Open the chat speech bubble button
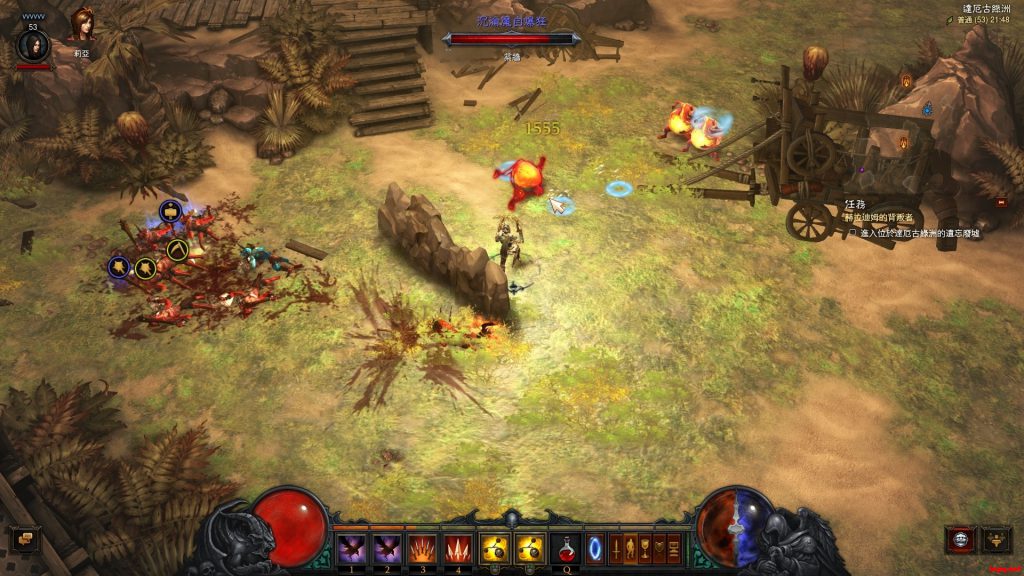The height and width of the screenshot is (576, 1024). [24, 539]
